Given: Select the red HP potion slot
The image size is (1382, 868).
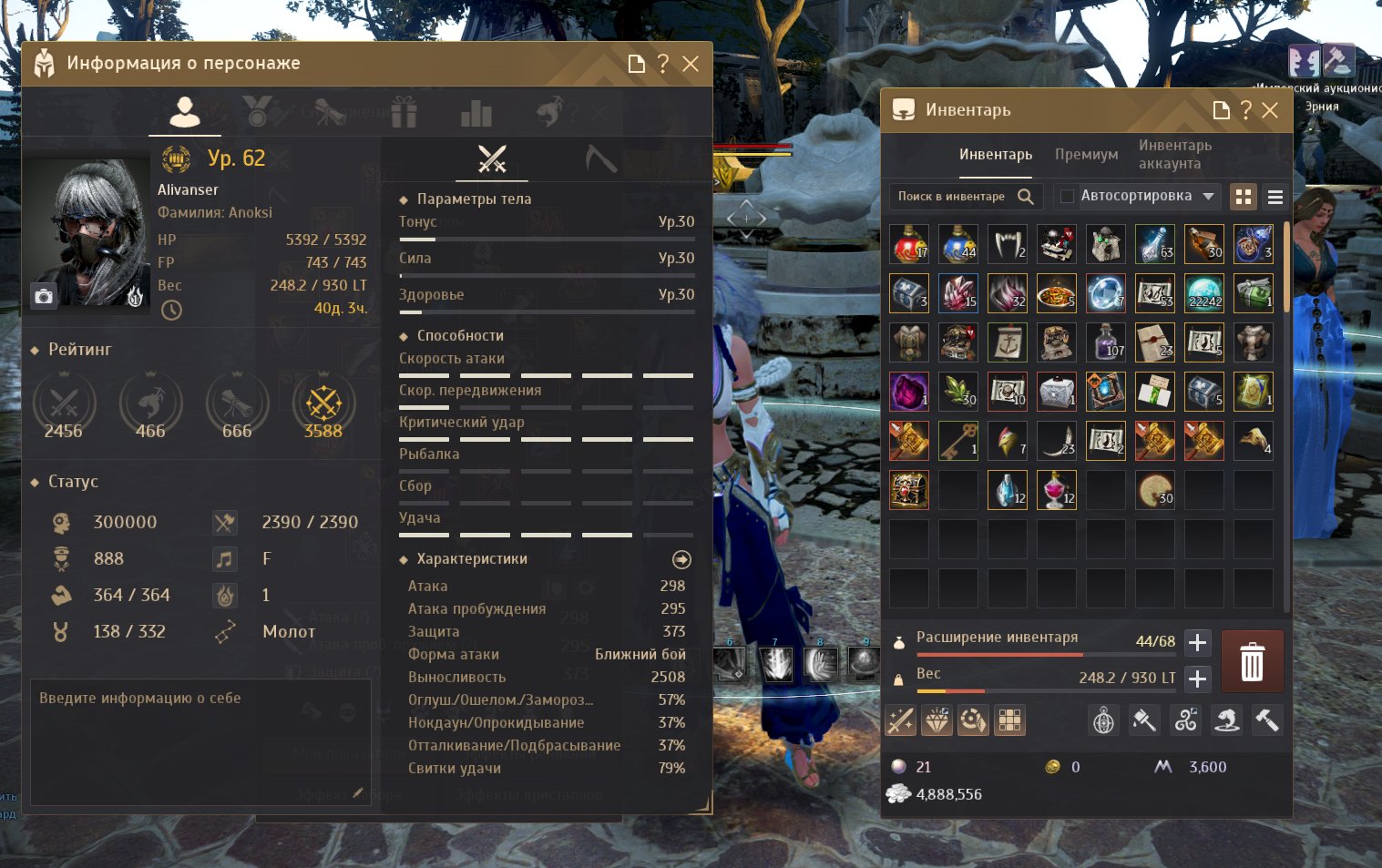Looking at the screenshot, I should point(909,244).
